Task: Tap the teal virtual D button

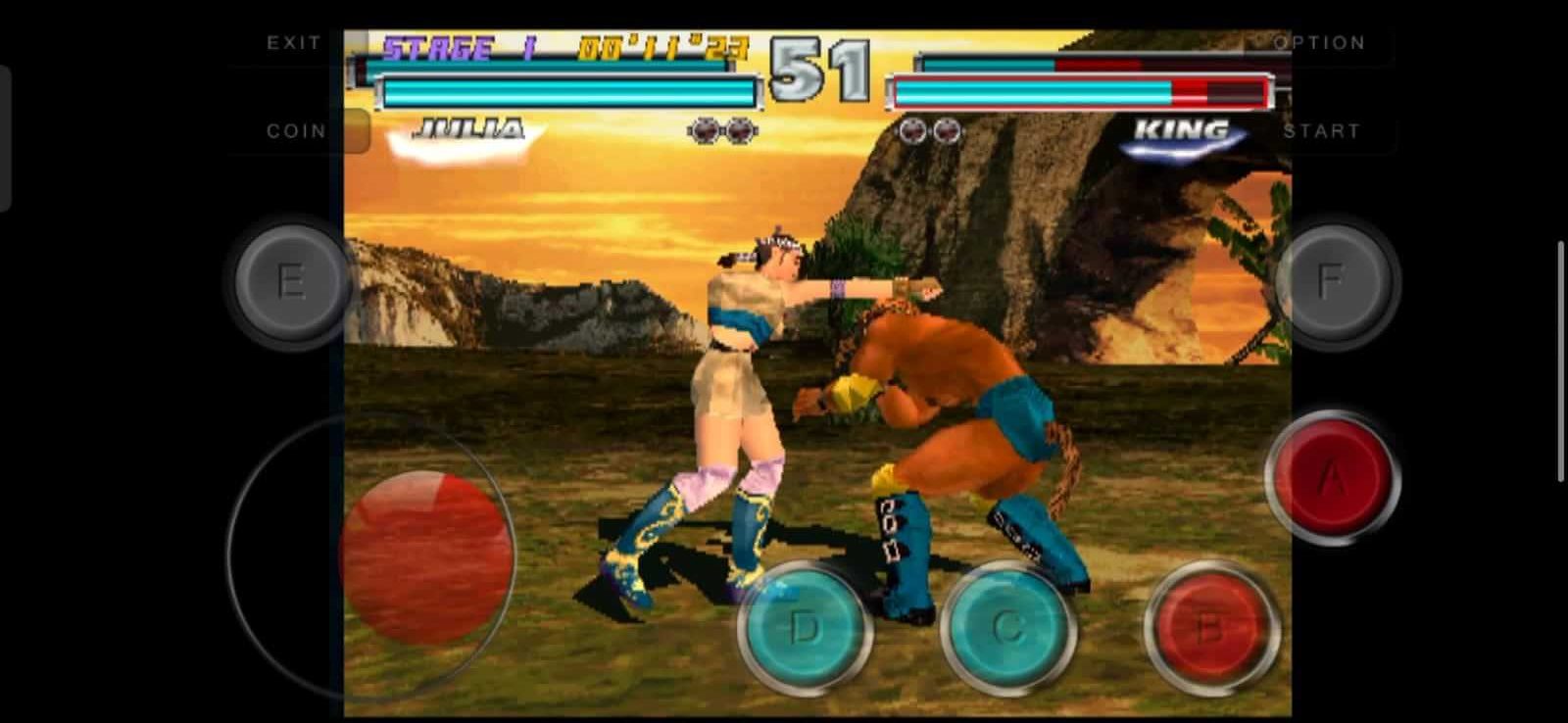Action: click(x=804, y=627)
